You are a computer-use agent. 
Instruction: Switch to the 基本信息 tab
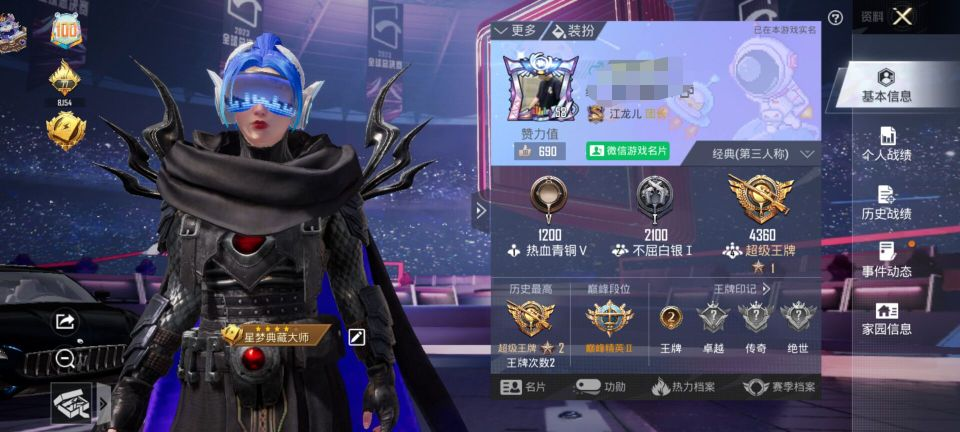tap(886, 85)
